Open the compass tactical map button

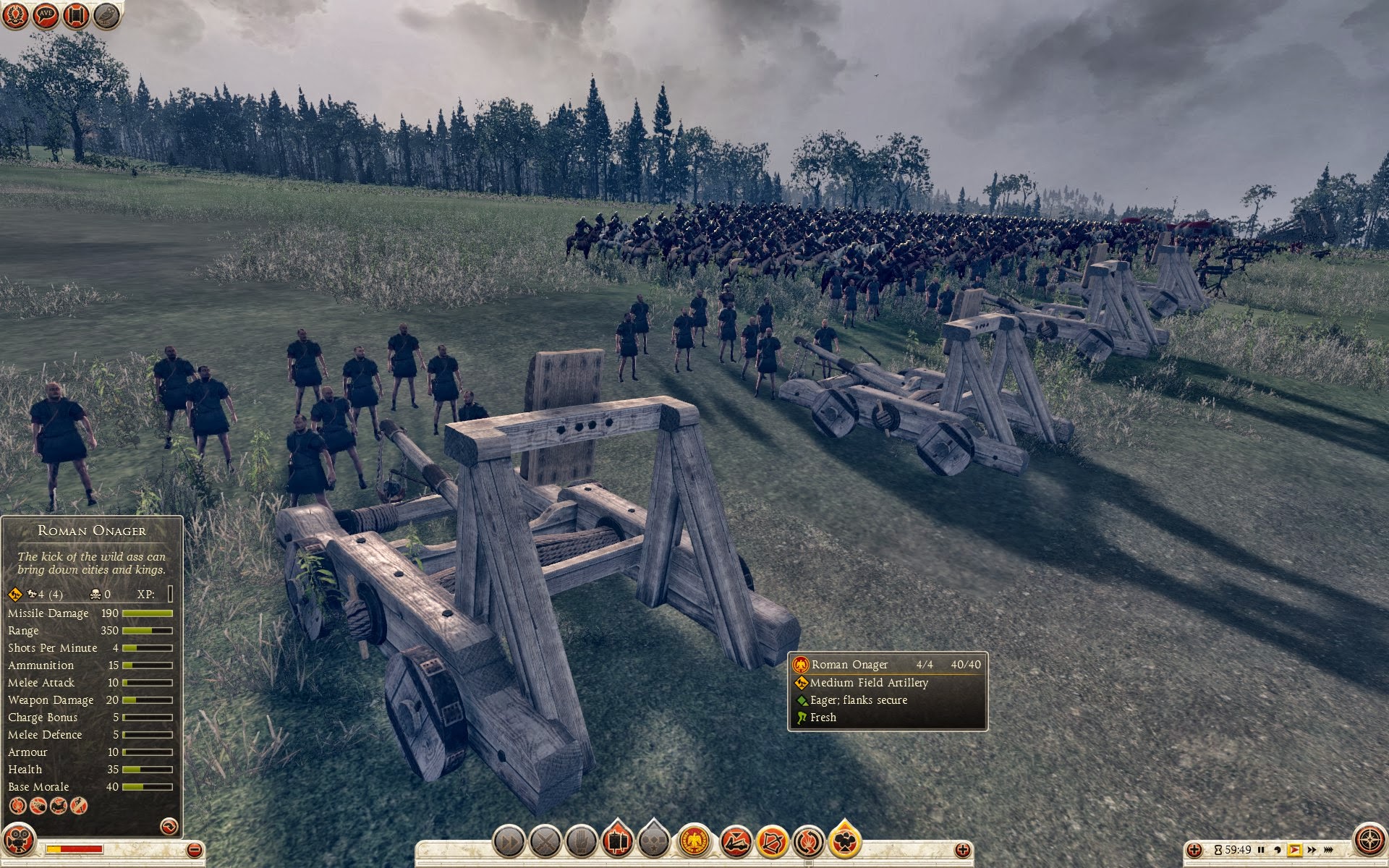pos(1369,841)
